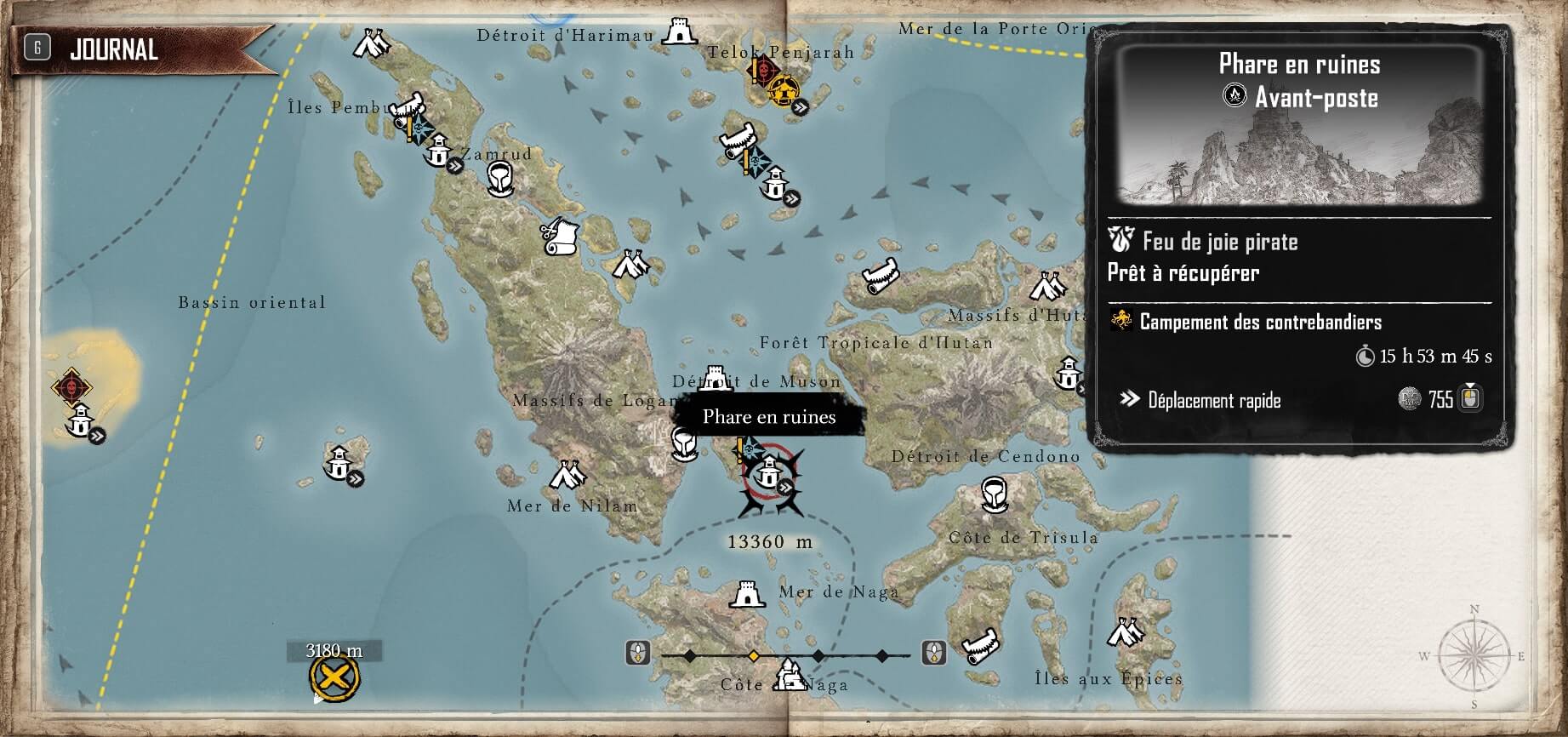Select the fort marker at Mer de Naga

coord(746,594)
